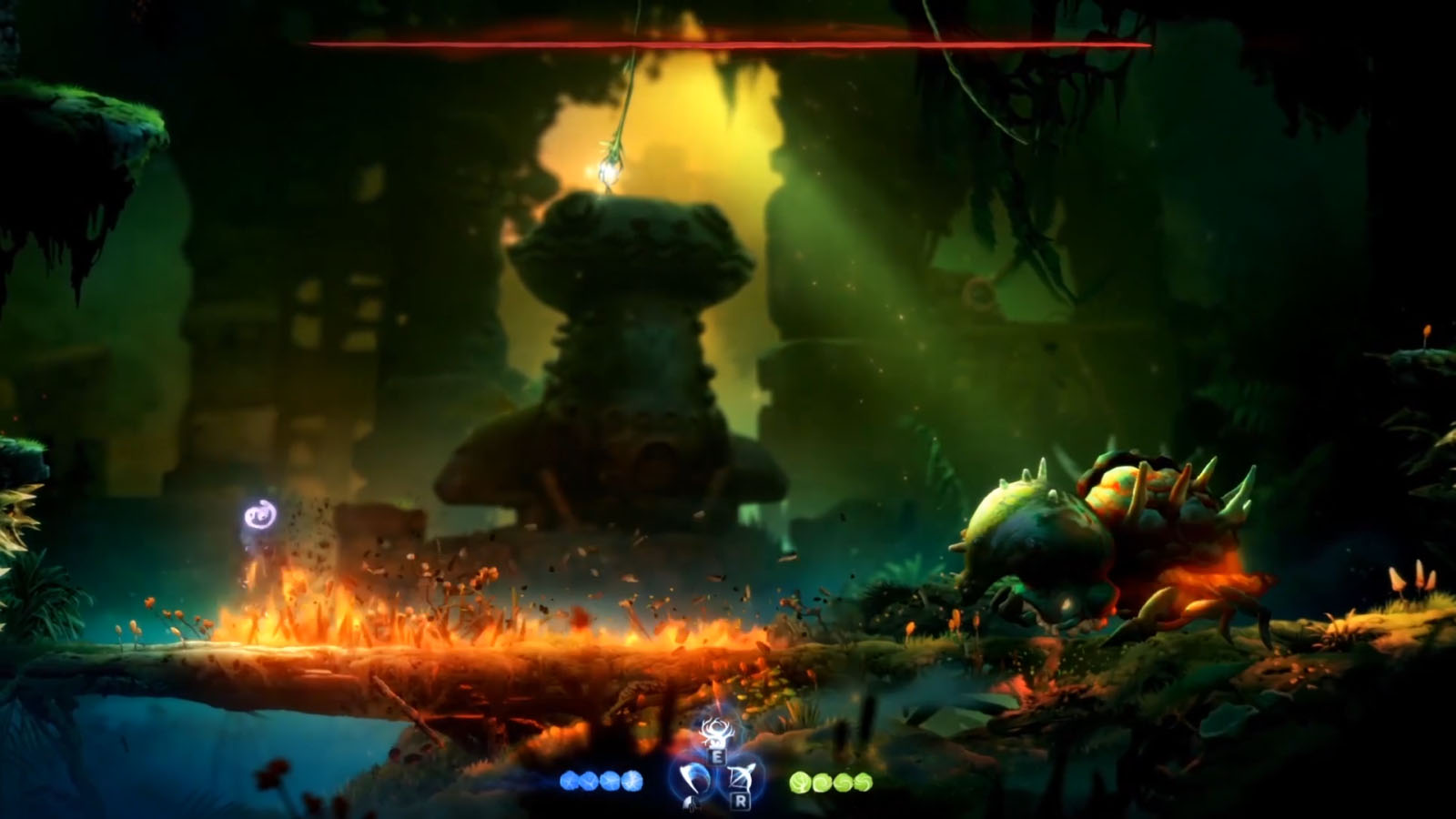Click Ori's glowing purple spirit form

click(258, 515)
